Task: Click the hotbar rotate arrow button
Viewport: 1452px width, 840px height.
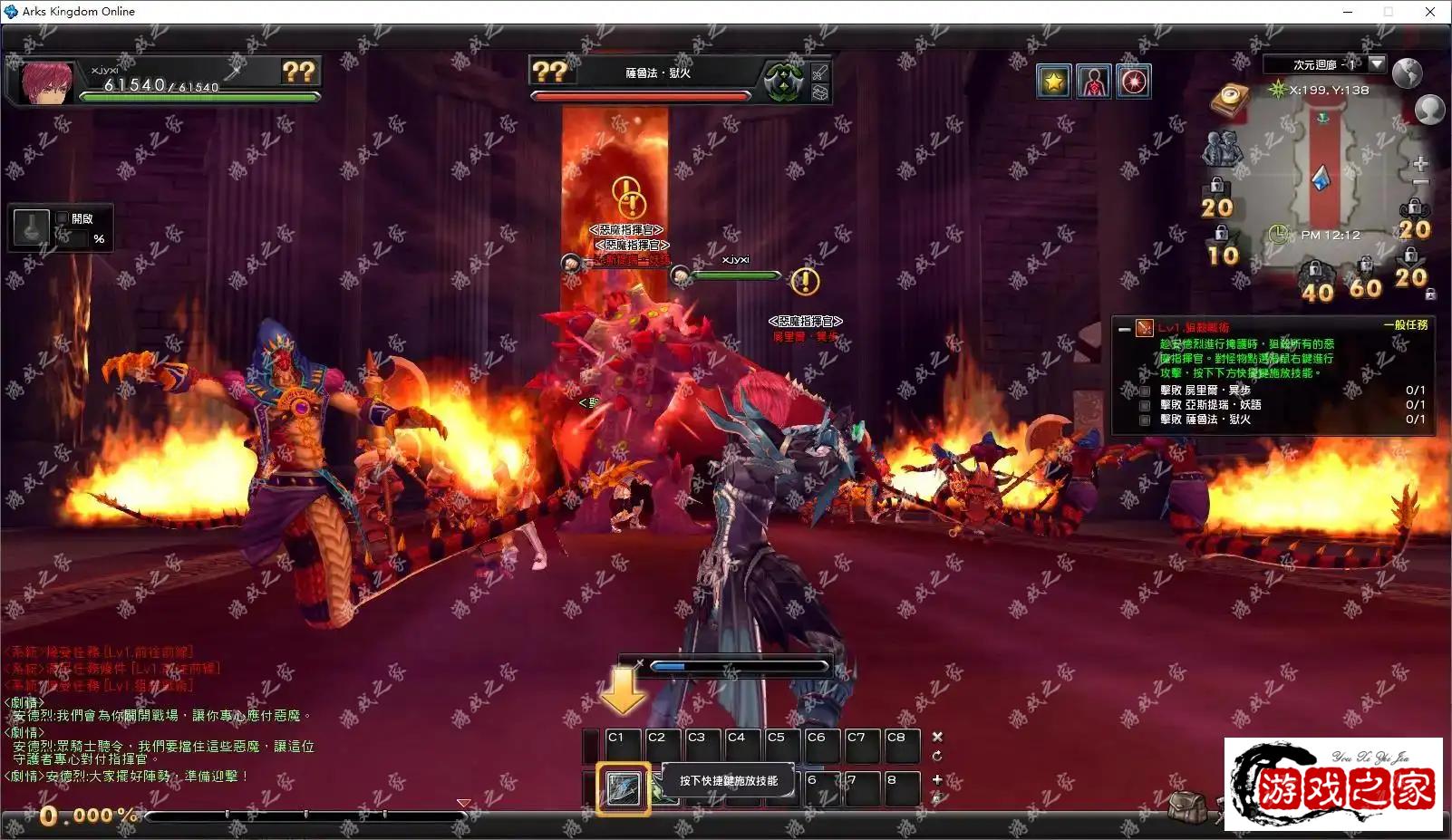Action: pyautogui.click(x=937, y=756)
